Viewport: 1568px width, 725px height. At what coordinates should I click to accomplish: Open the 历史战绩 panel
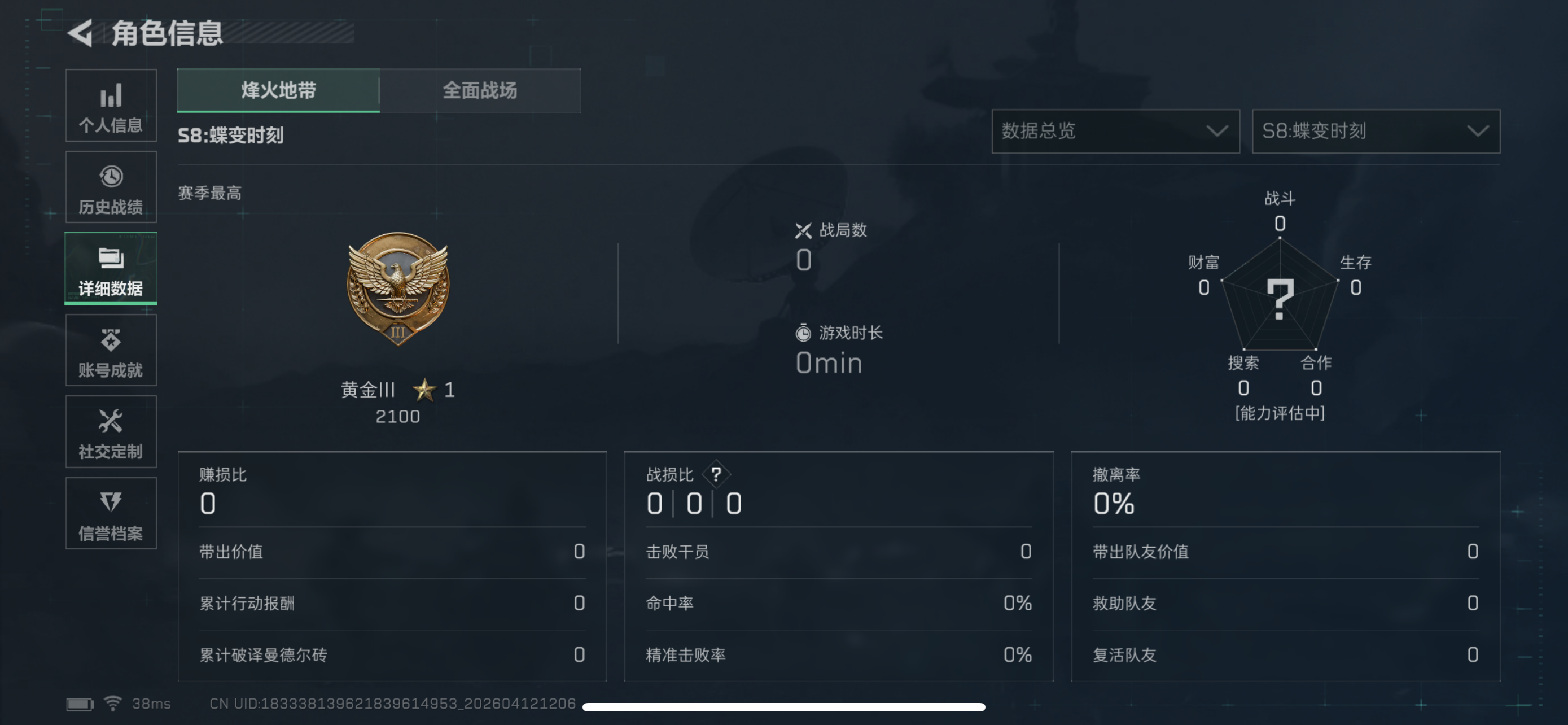(111, 187)
